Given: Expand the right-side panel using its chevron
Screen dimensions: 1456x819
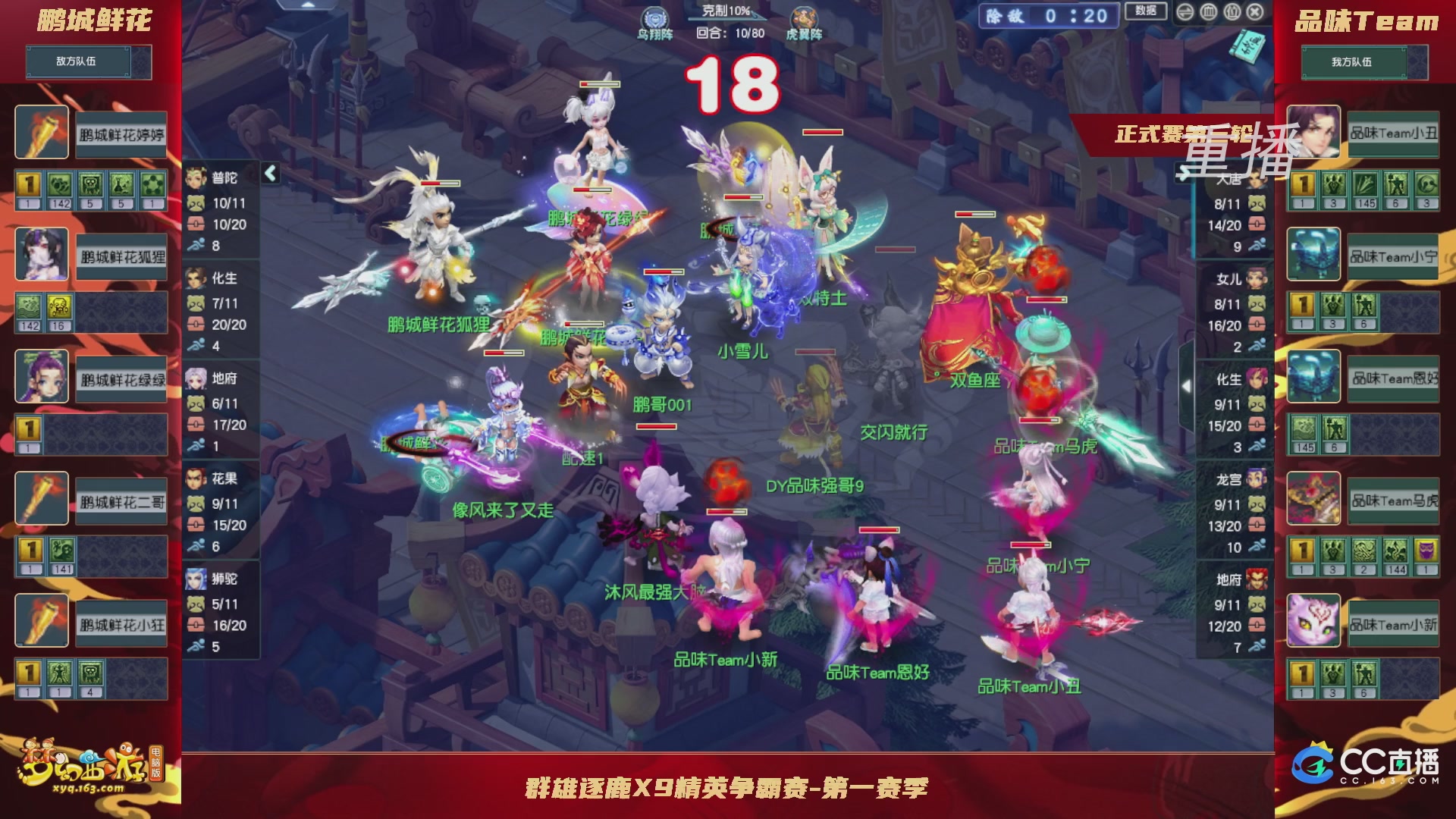Looking at the screenshot, I should (x=1187, y=385).
